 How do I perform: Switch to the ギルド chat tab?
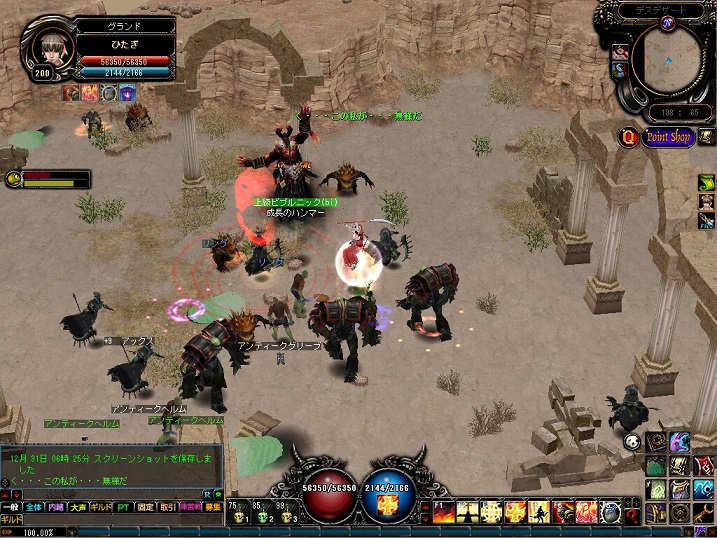click(x=100, y=507)
